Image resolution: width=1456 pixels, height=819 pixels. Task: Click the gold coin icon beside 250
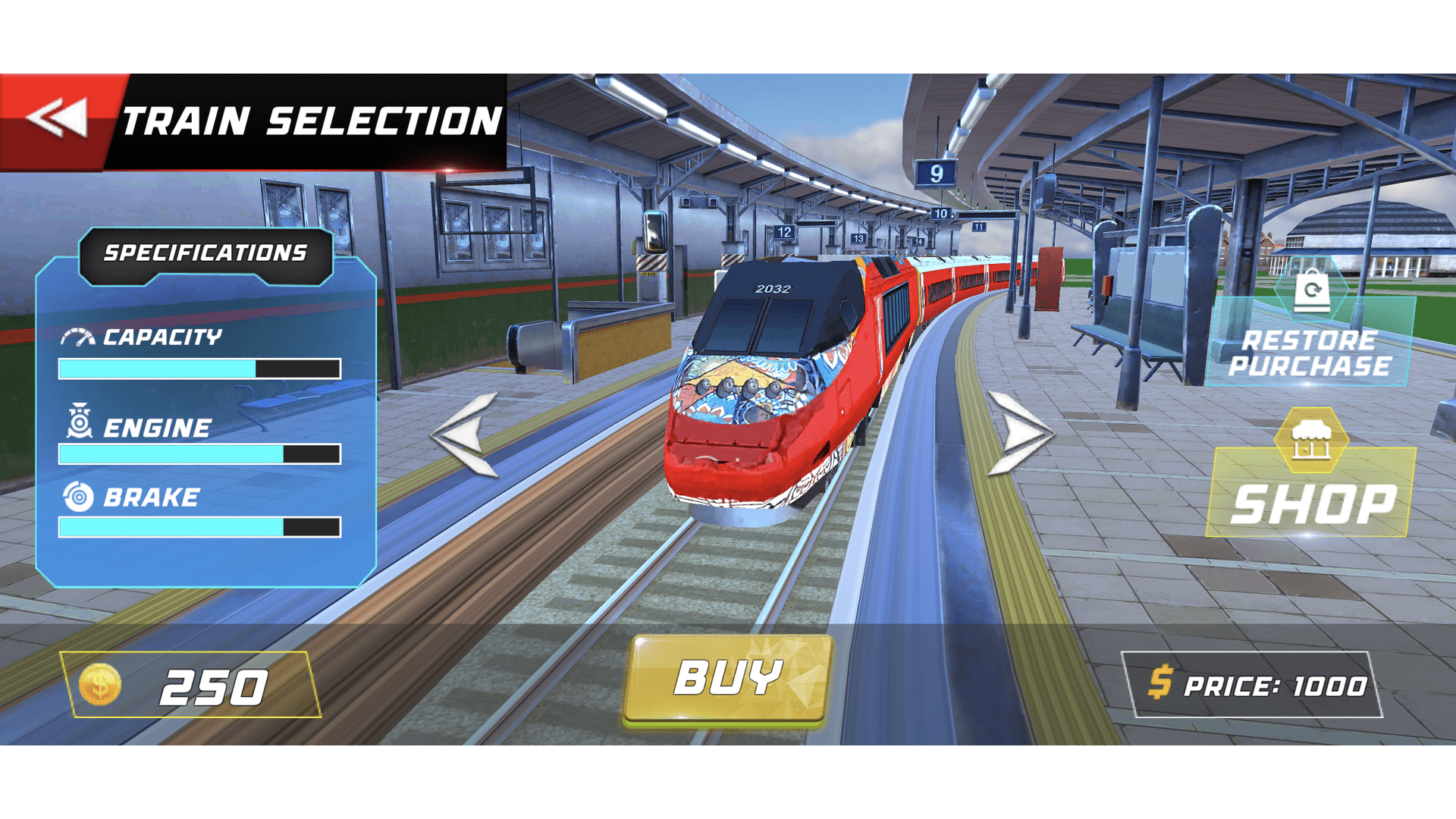pos(102,685)
